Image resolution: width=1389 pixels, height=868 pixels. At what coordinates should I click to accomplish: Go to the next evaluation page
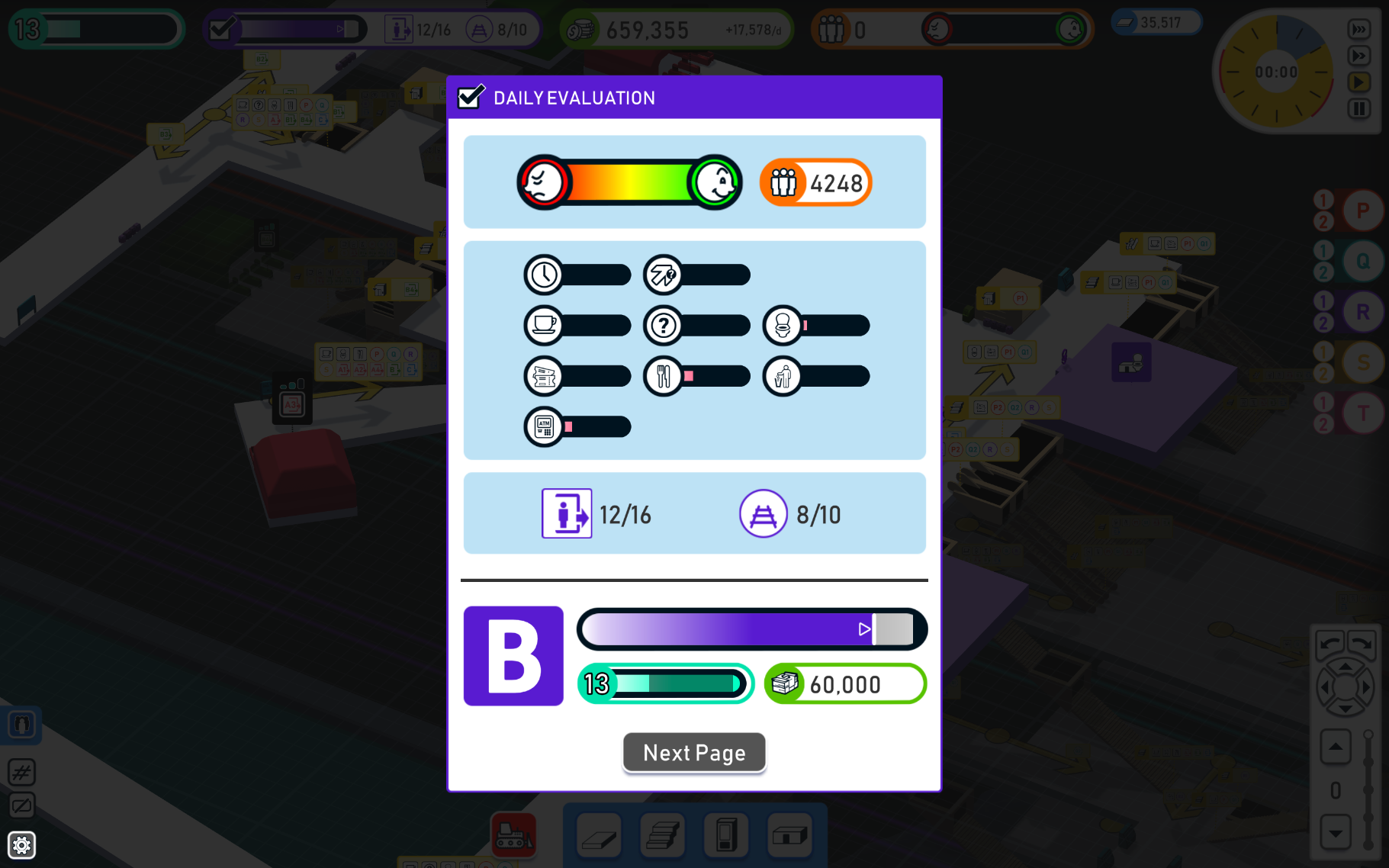coord(694,753)
